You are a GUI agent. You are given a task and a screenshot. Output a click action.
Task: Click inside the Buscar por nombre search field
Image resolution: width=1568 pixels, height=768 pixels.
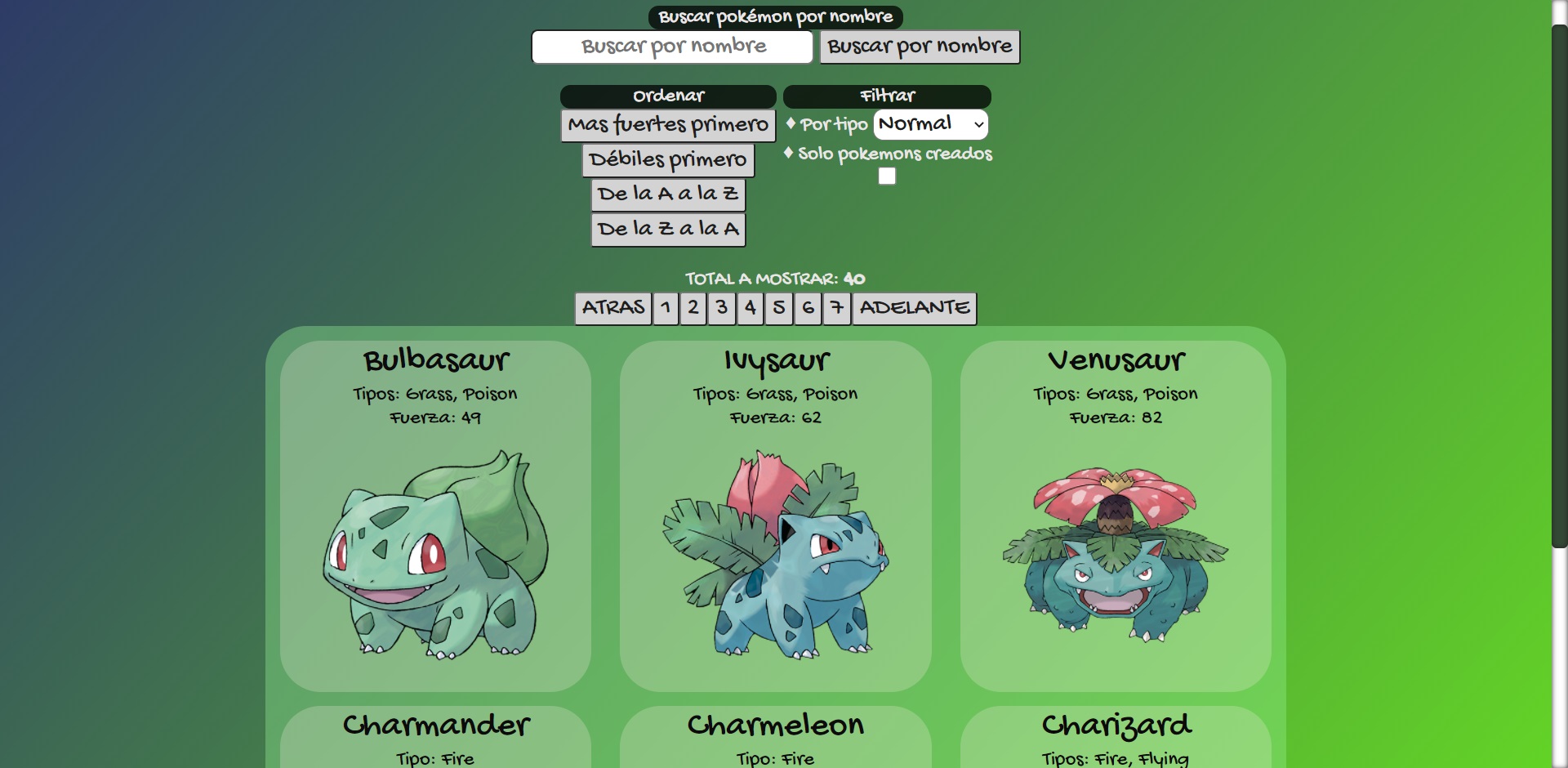click(671, 47)
